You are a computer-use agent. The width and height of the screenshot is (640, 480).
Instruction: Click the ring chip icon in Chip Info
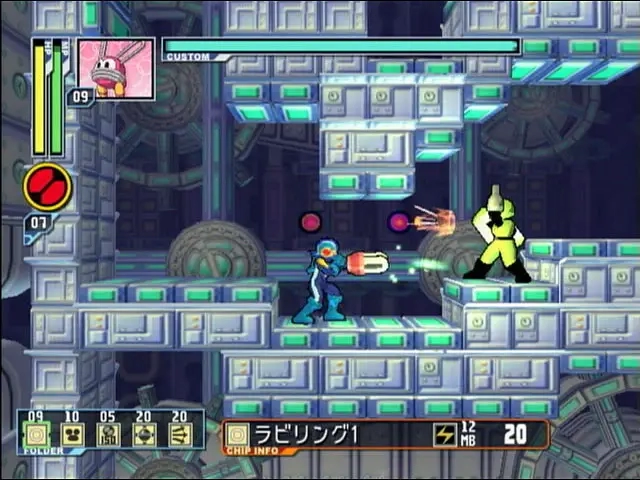(x=238, y=434)
